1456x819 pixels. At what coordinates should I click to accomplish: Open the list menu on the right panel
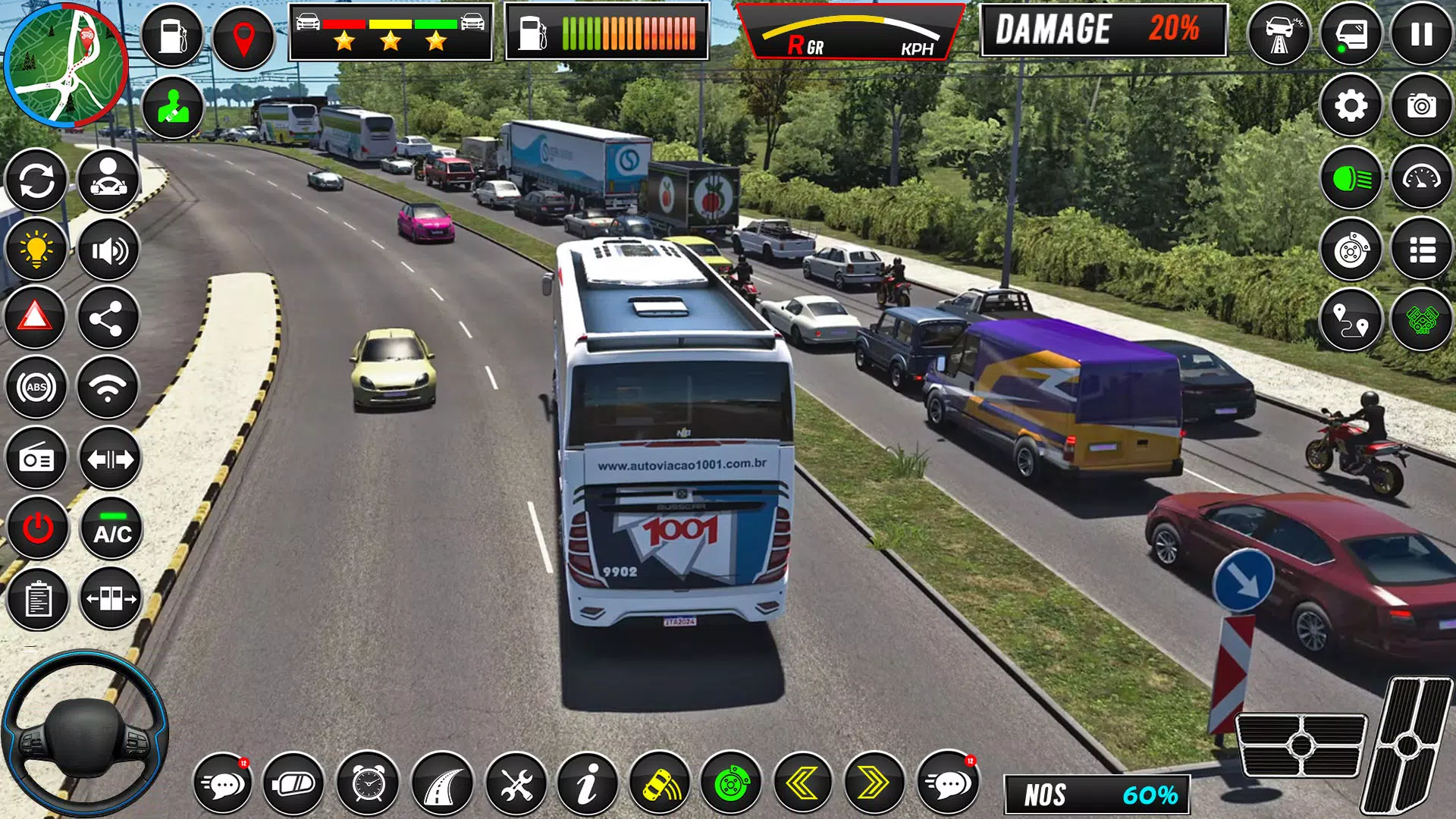tap(1420, 250)
